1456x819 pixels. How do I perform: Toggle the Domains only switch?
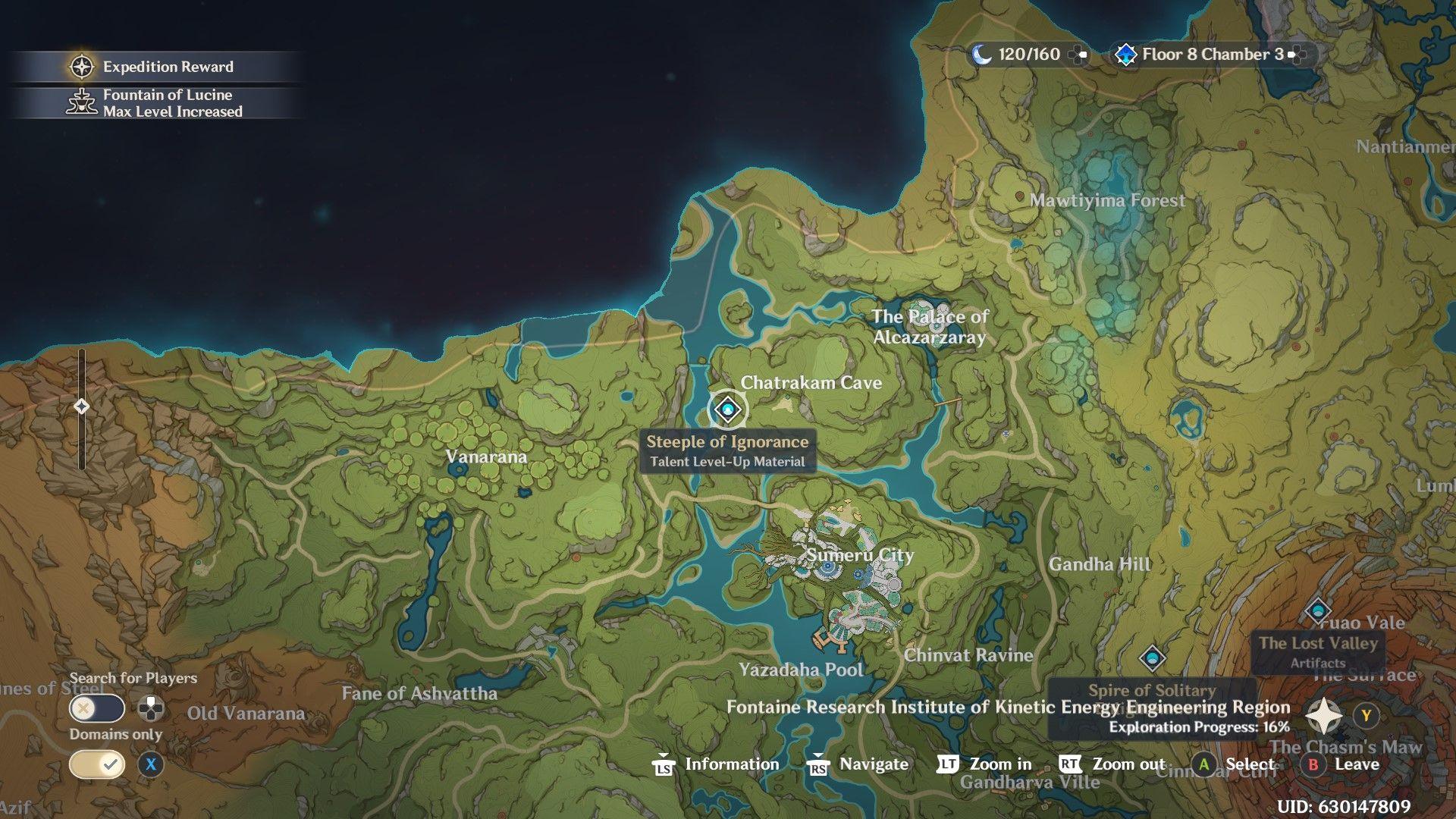pos(97,764)
